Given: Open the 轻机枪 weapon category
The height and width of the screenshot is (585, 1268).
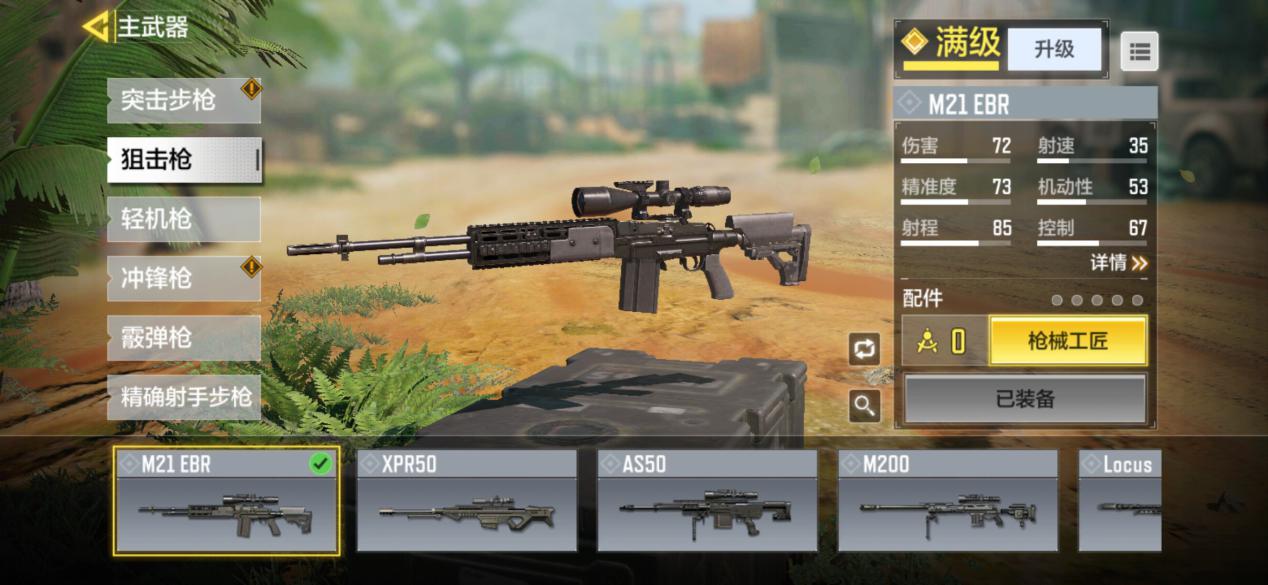Looking at the screenshot, I should [183, 219].
